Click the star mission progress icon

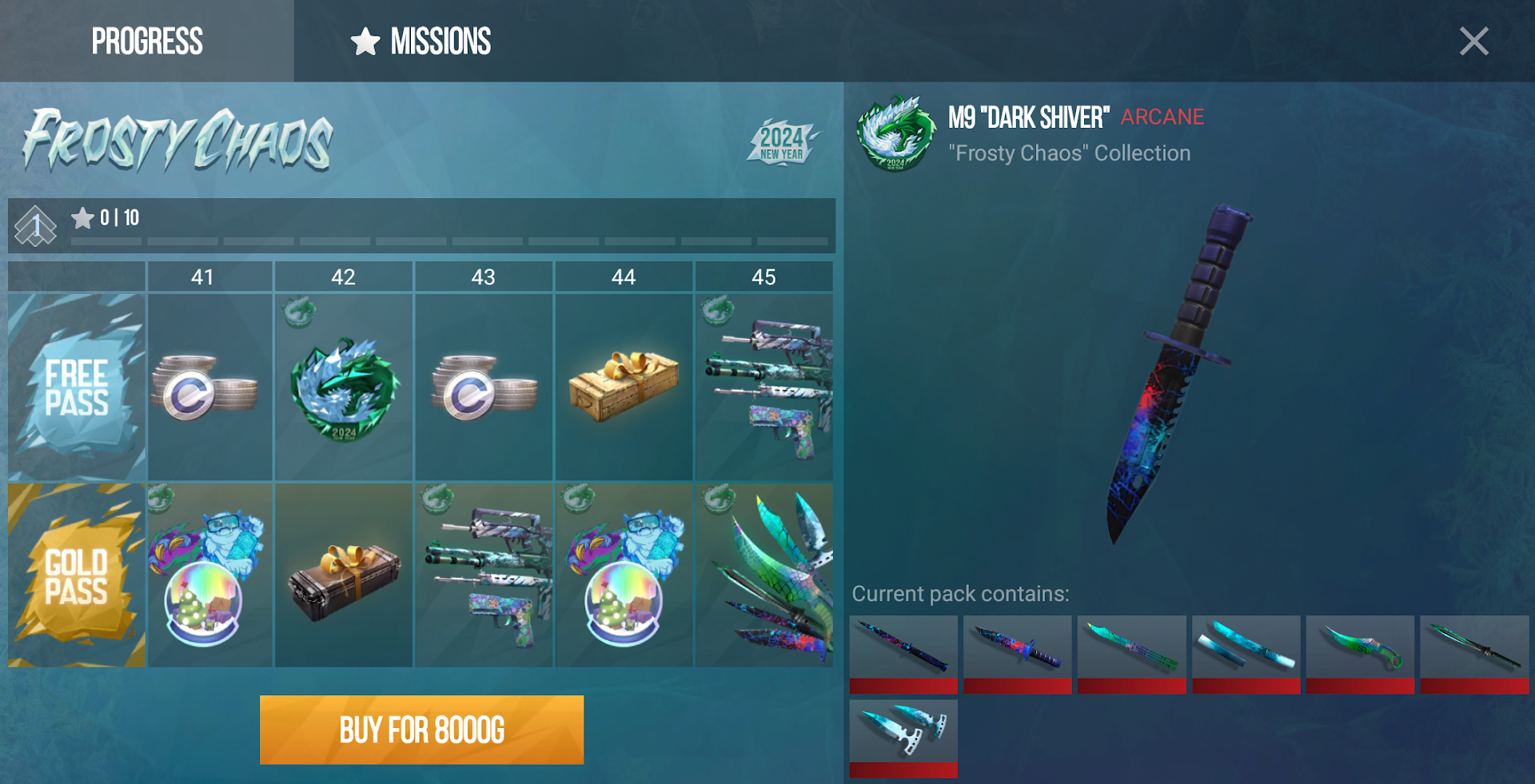[83, 217]
